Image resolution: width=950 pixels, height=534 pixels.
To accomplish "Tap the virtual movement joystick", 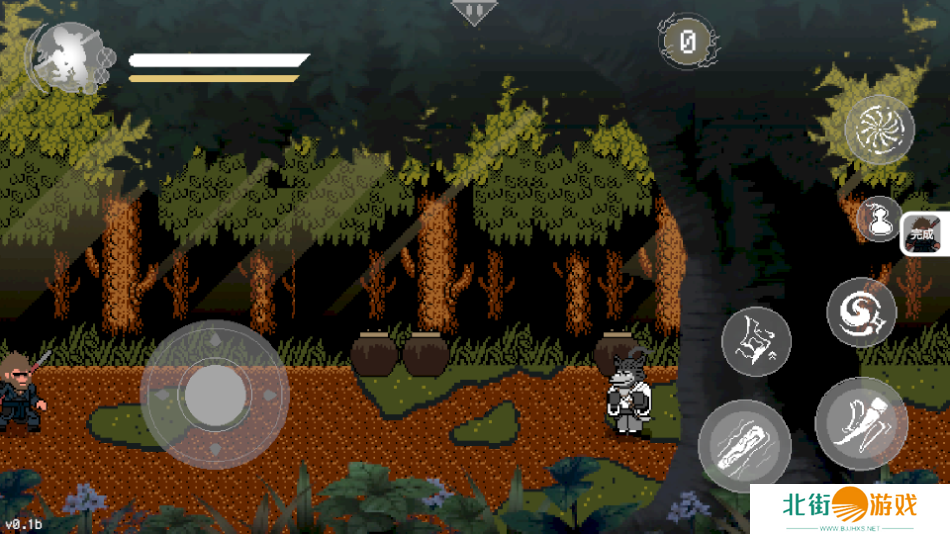I will [214, 395].
